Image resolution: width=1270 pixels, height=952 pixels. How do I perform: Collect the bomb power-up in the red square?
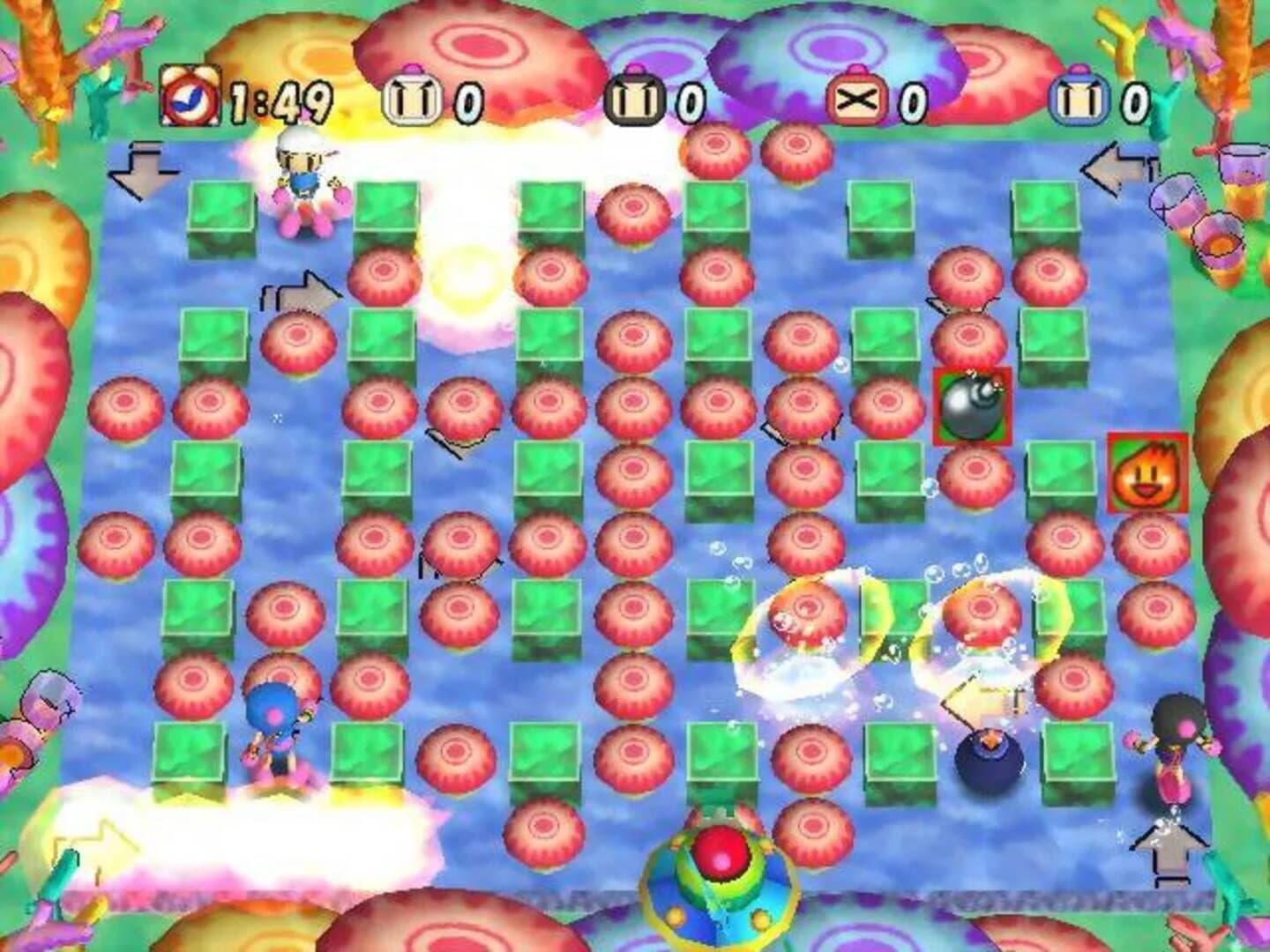(x=972, y=405)
